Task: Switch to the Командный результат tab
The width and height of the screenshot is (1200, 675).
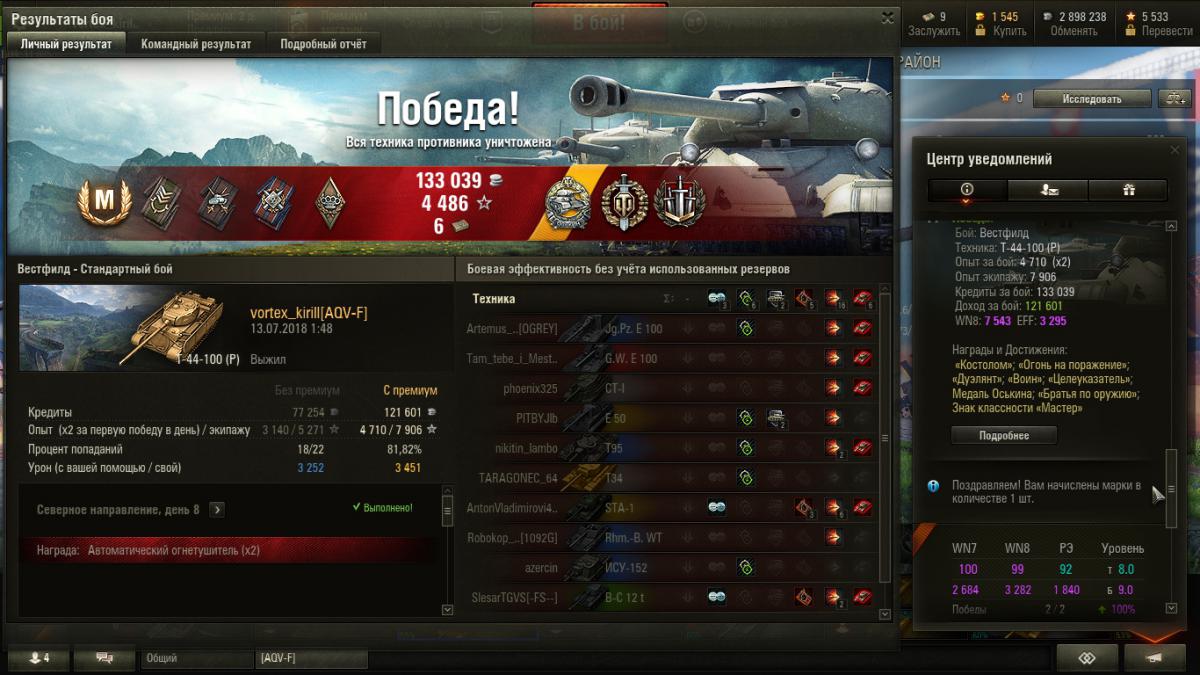Action: click(196, 44)
